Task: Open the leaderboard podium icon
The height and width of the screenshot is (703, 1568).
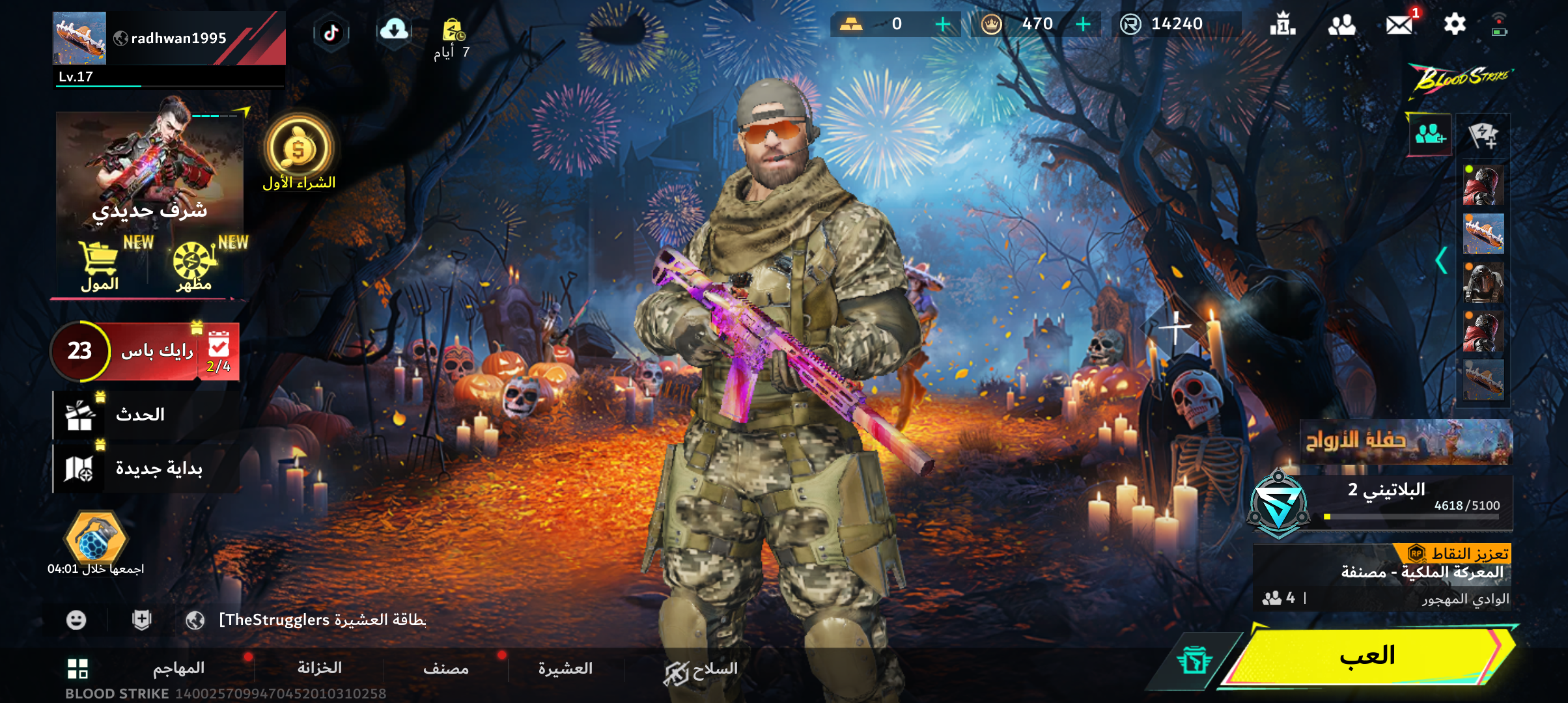Action: click(1282, 25)
